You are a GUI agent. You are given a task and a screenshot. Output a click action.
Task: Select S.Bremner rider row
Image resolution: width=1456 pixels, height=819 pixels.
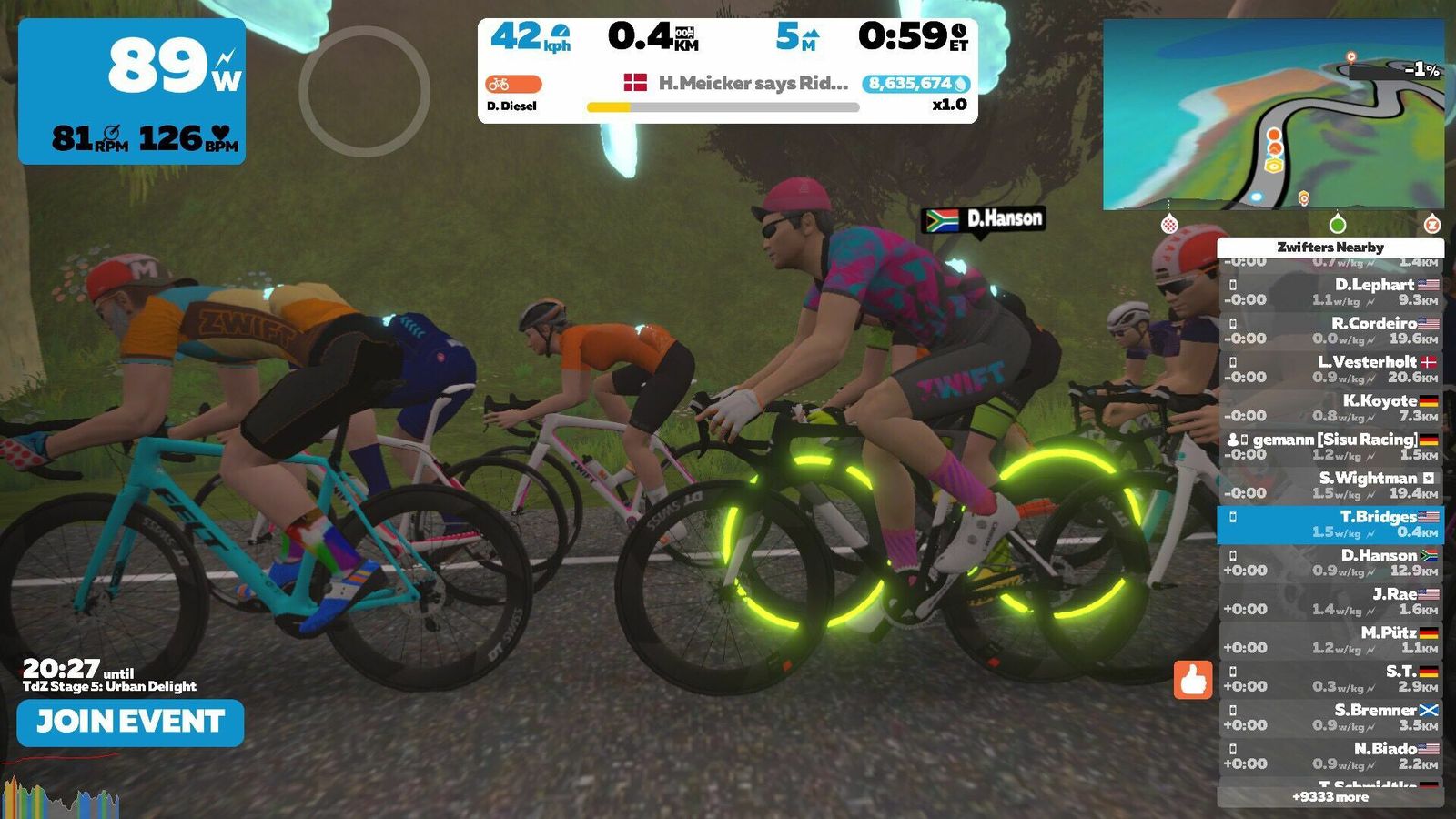[x=1330, y=717]
